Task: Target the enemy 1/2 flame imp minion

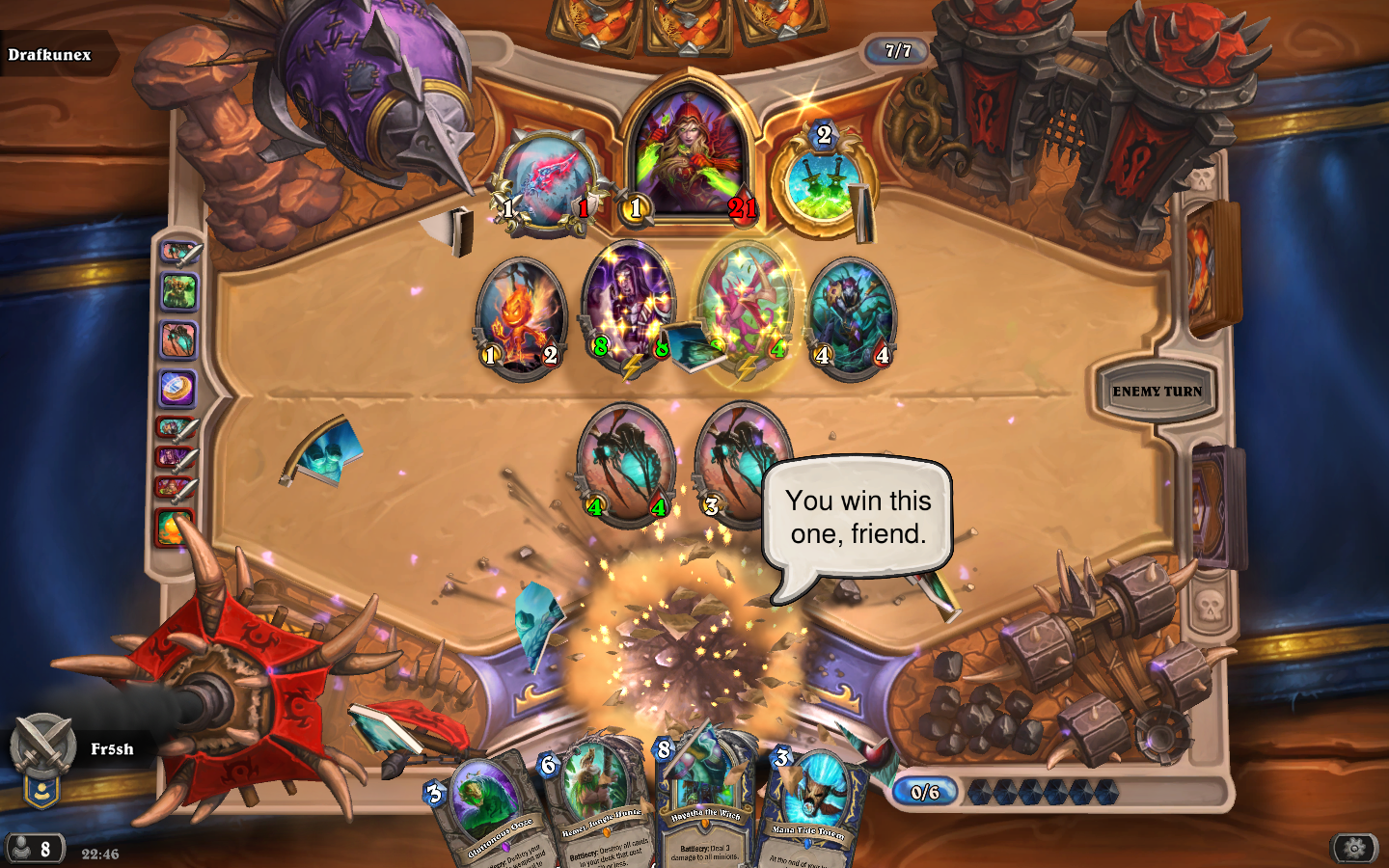Action: coord(520,317)
